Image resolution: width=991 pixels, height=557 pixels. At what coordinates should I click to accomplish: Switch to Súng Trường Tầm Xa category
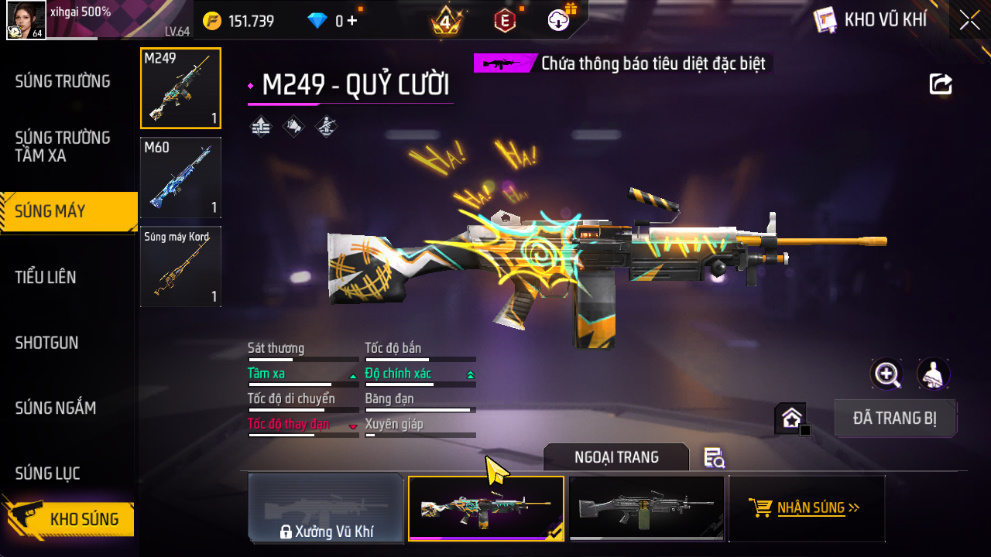point(62,146)
